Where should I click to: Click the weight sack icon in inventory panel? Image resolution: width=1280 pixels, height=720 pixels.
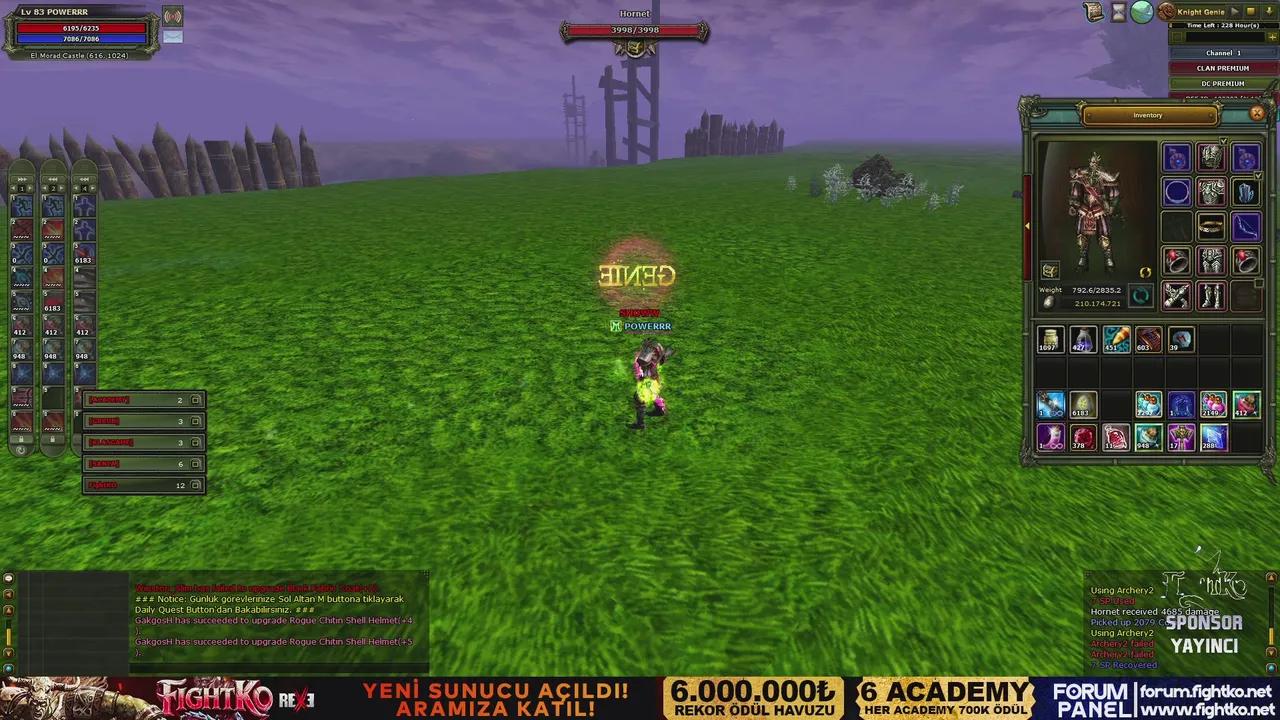coord(1049,302)
